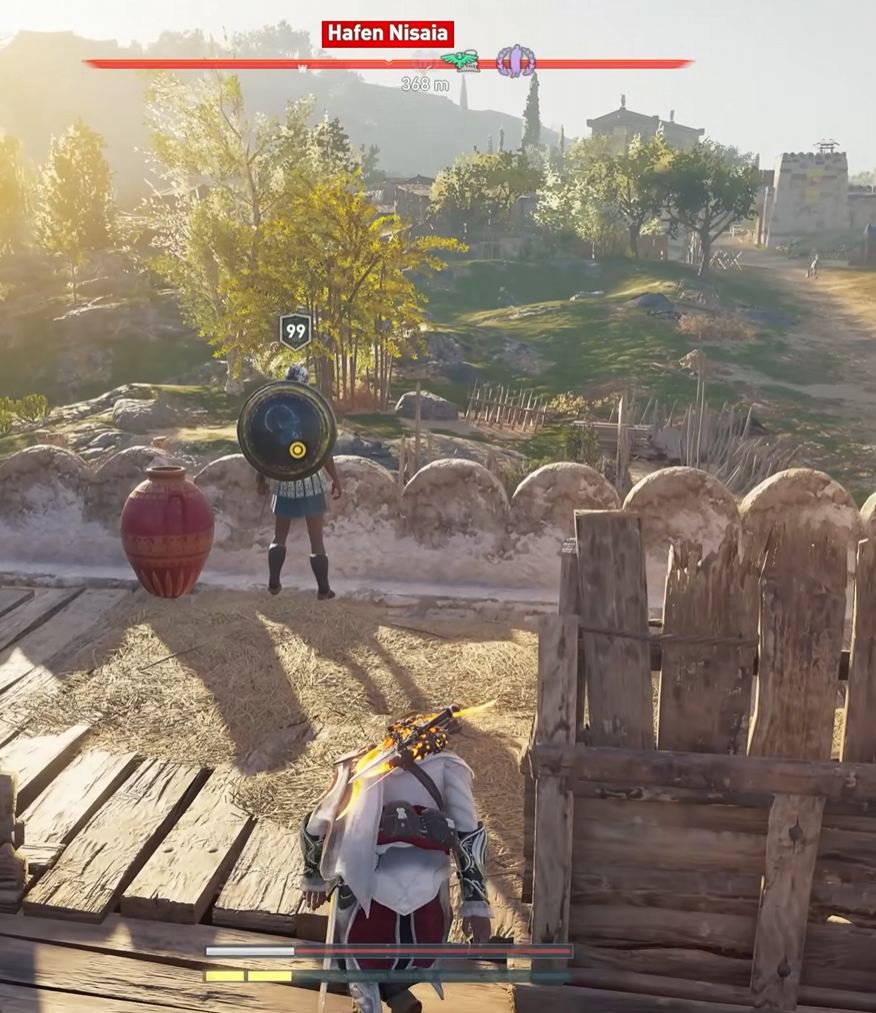Select the level 99 enemy badge
Image resolution: width=876 pixels, height=1013 pixels.
coord(295,331)
